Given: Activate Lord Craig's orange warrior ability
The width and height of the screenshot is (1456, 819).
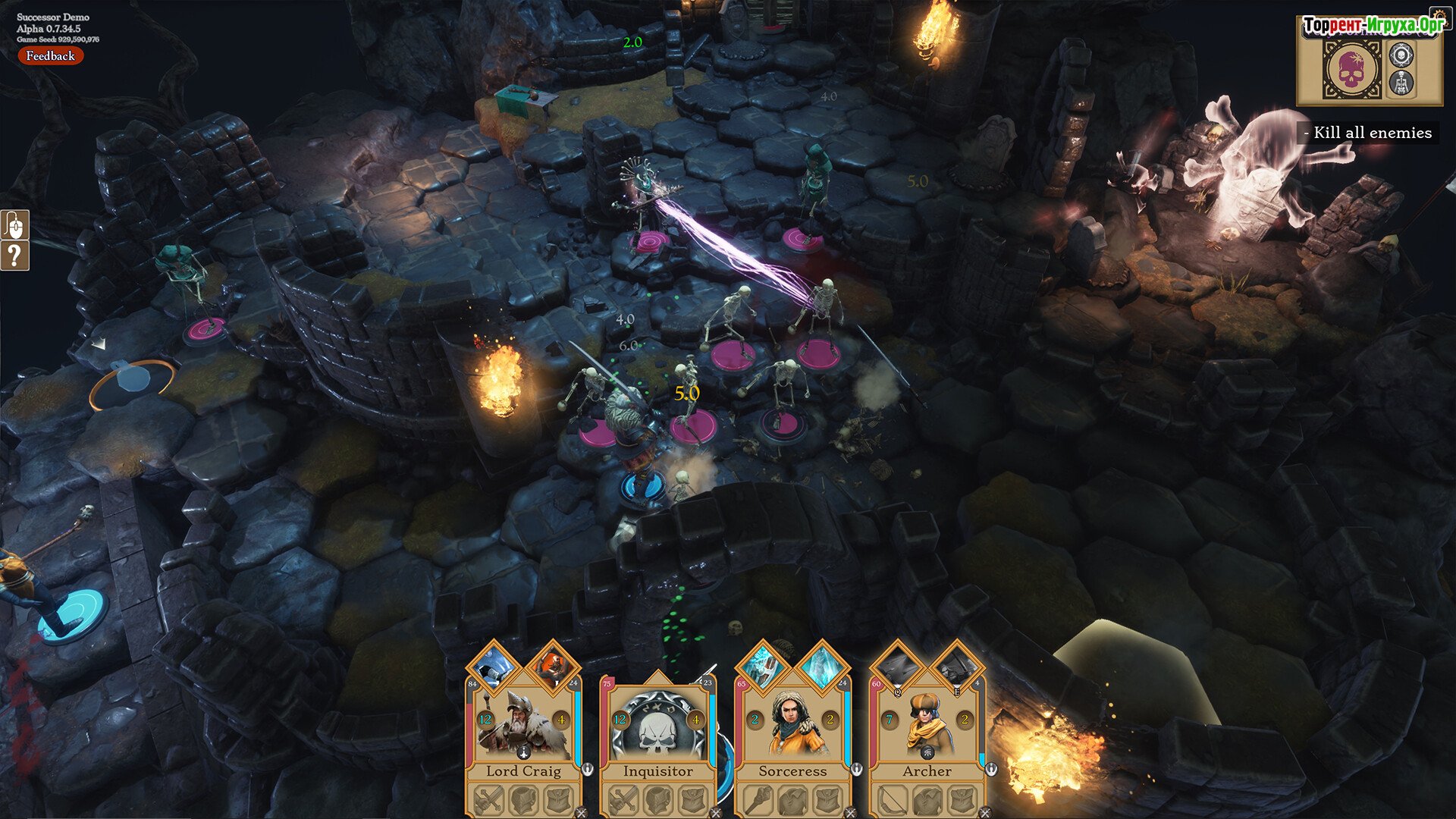Looking at the screenshot, I should 552,667.
